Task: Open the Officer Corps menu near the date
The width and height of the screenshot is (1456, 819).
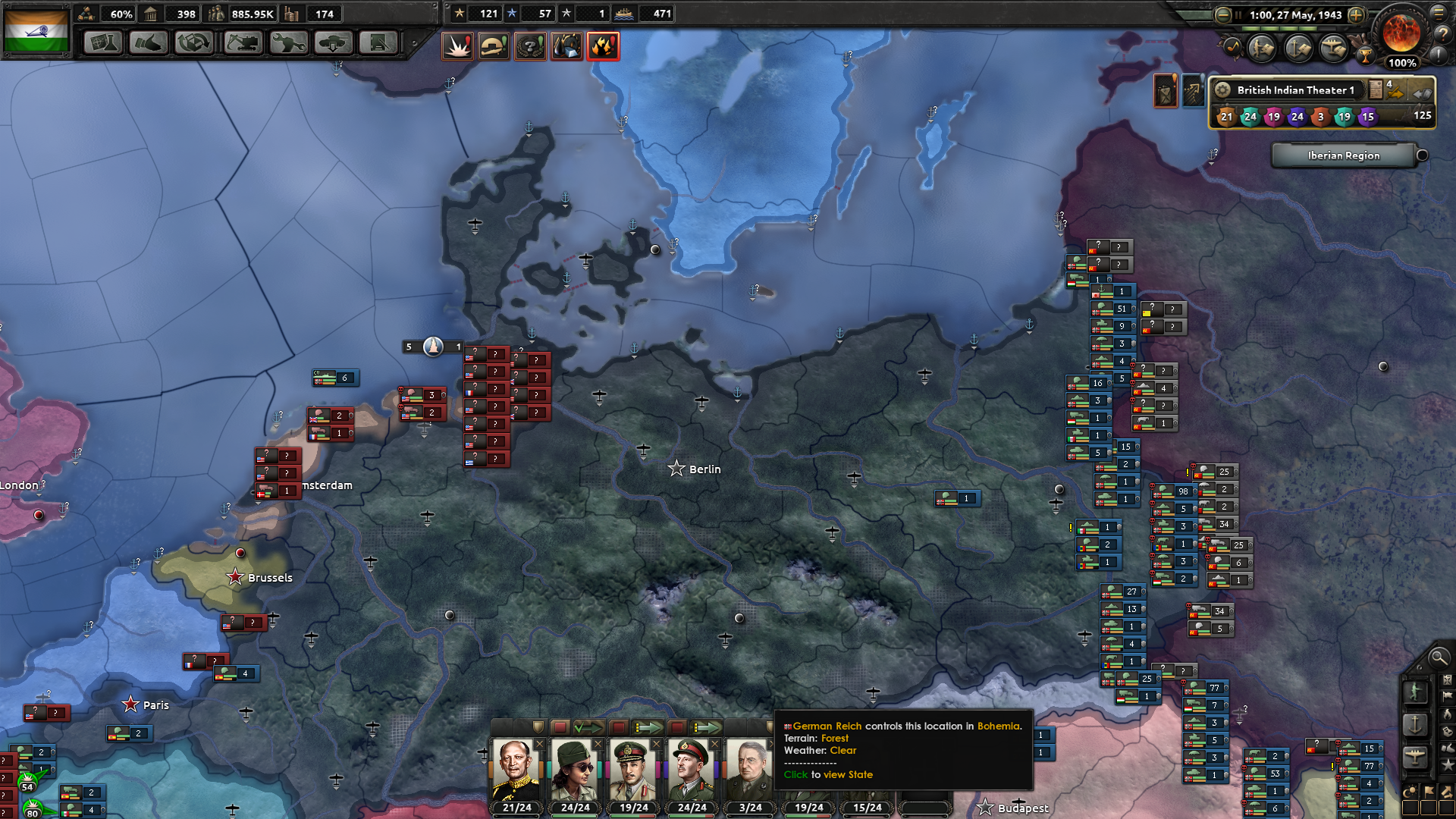Action: tap(1262, 49)
